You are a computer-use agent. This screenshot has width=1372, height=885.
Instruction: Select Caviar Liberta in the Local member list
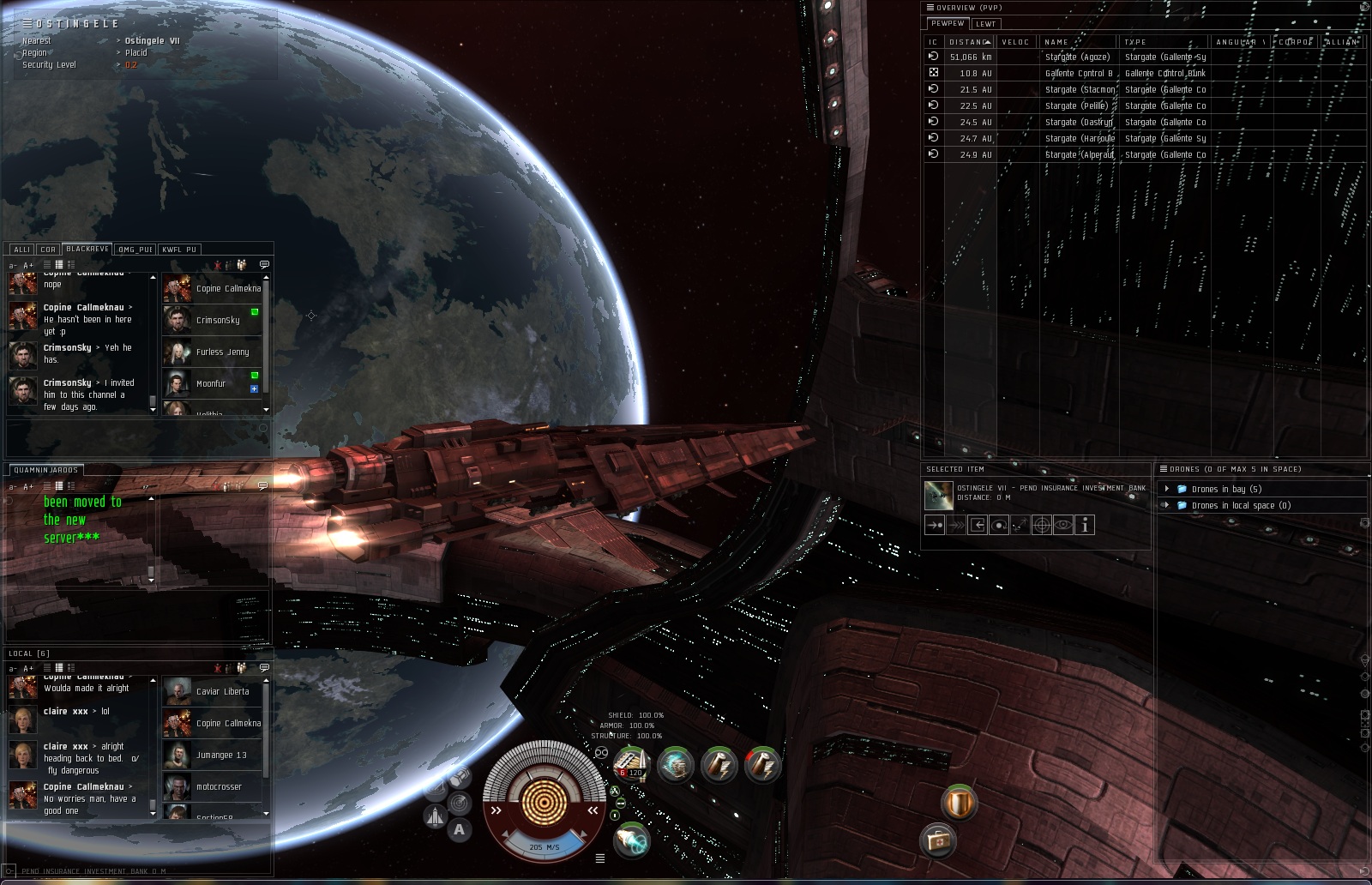tap(222, 692)
